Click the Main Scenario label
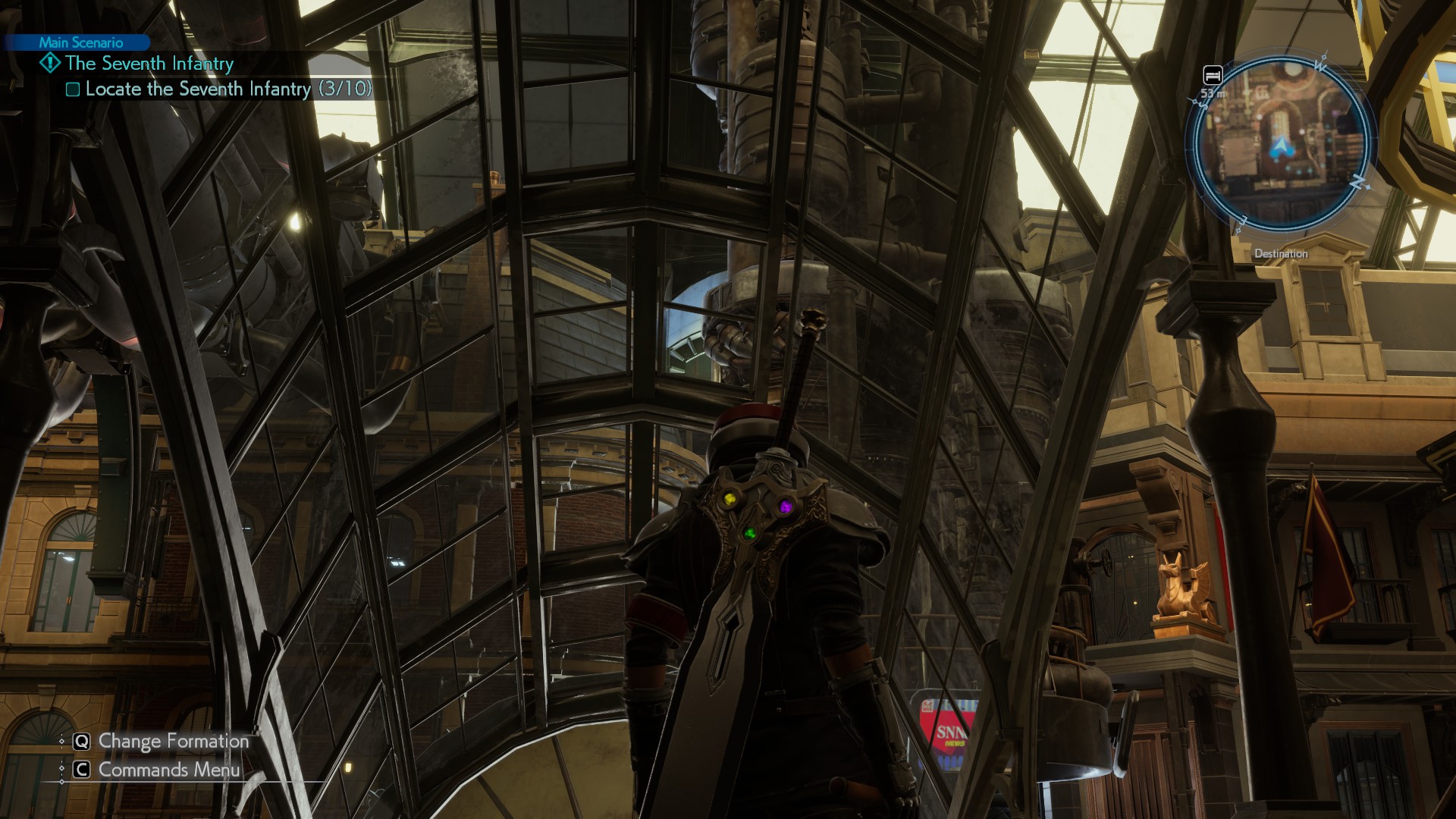 (x=80, y=42)
